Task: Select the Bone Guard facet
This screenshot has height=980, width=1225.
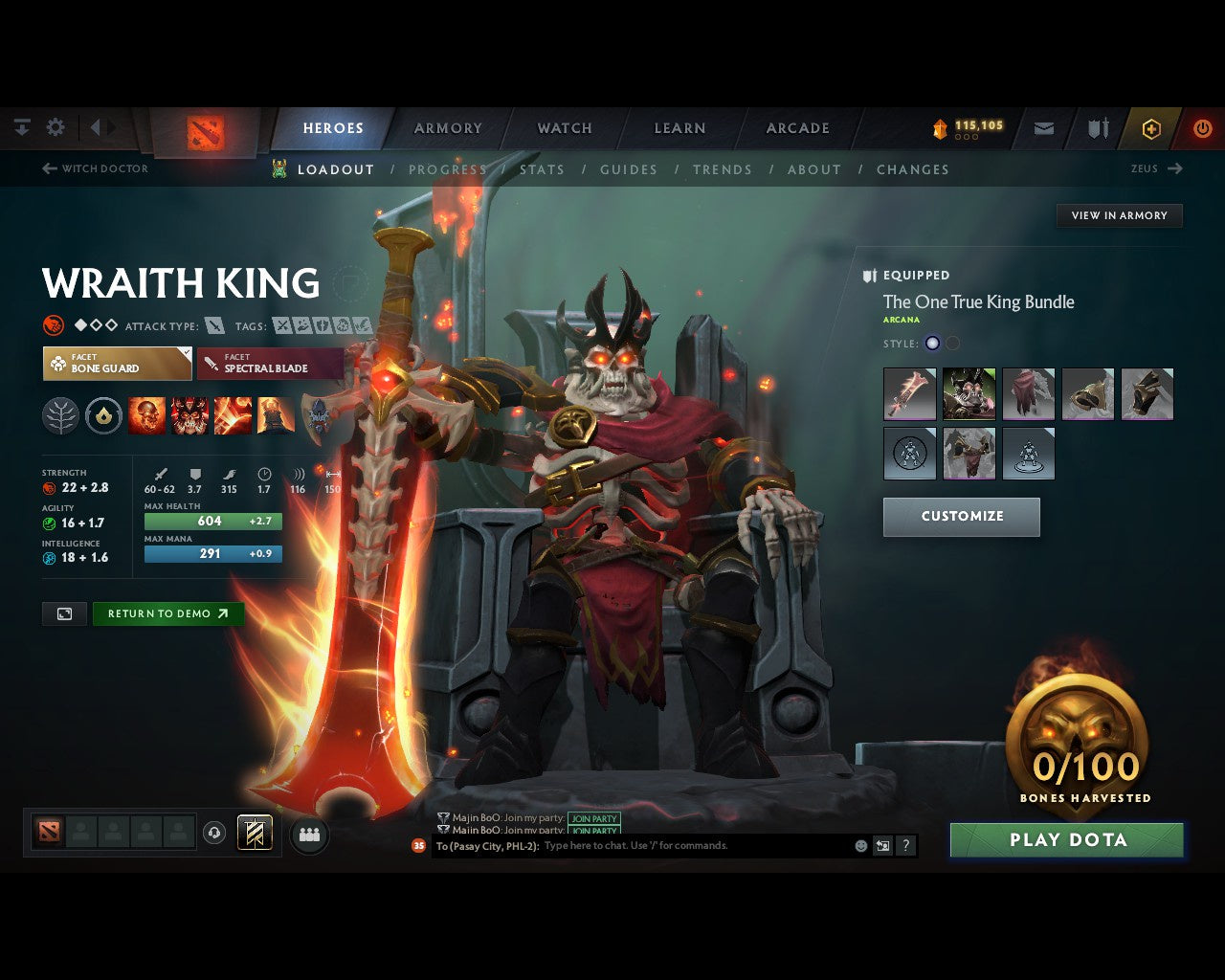Action: 117,364
